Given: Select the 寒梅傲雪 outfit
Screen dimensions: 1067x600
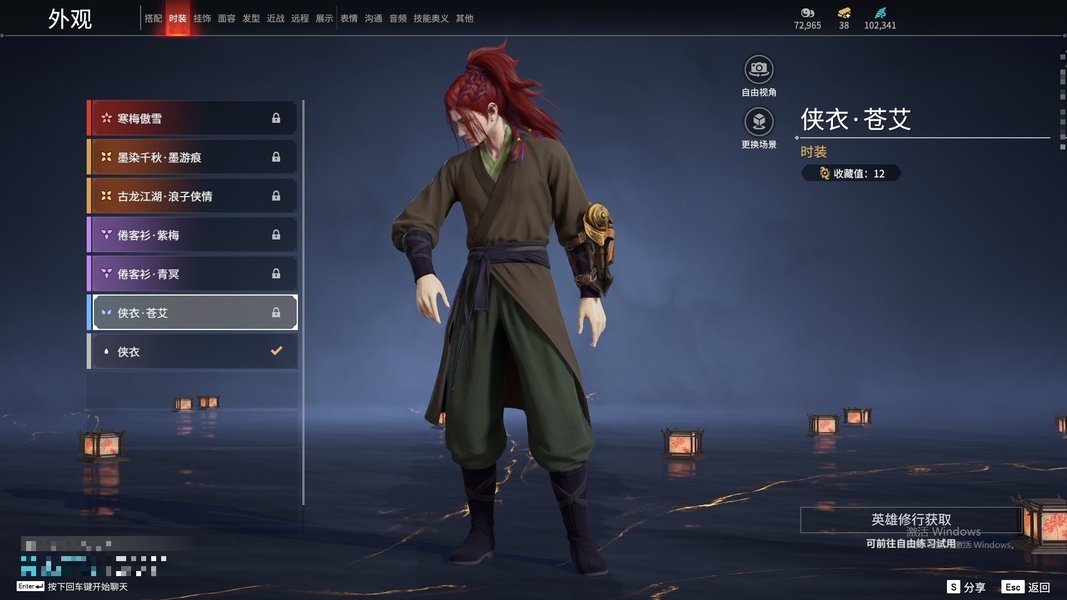Looking at the screenshot, I should pyautogui.click(x=192, y=118).
